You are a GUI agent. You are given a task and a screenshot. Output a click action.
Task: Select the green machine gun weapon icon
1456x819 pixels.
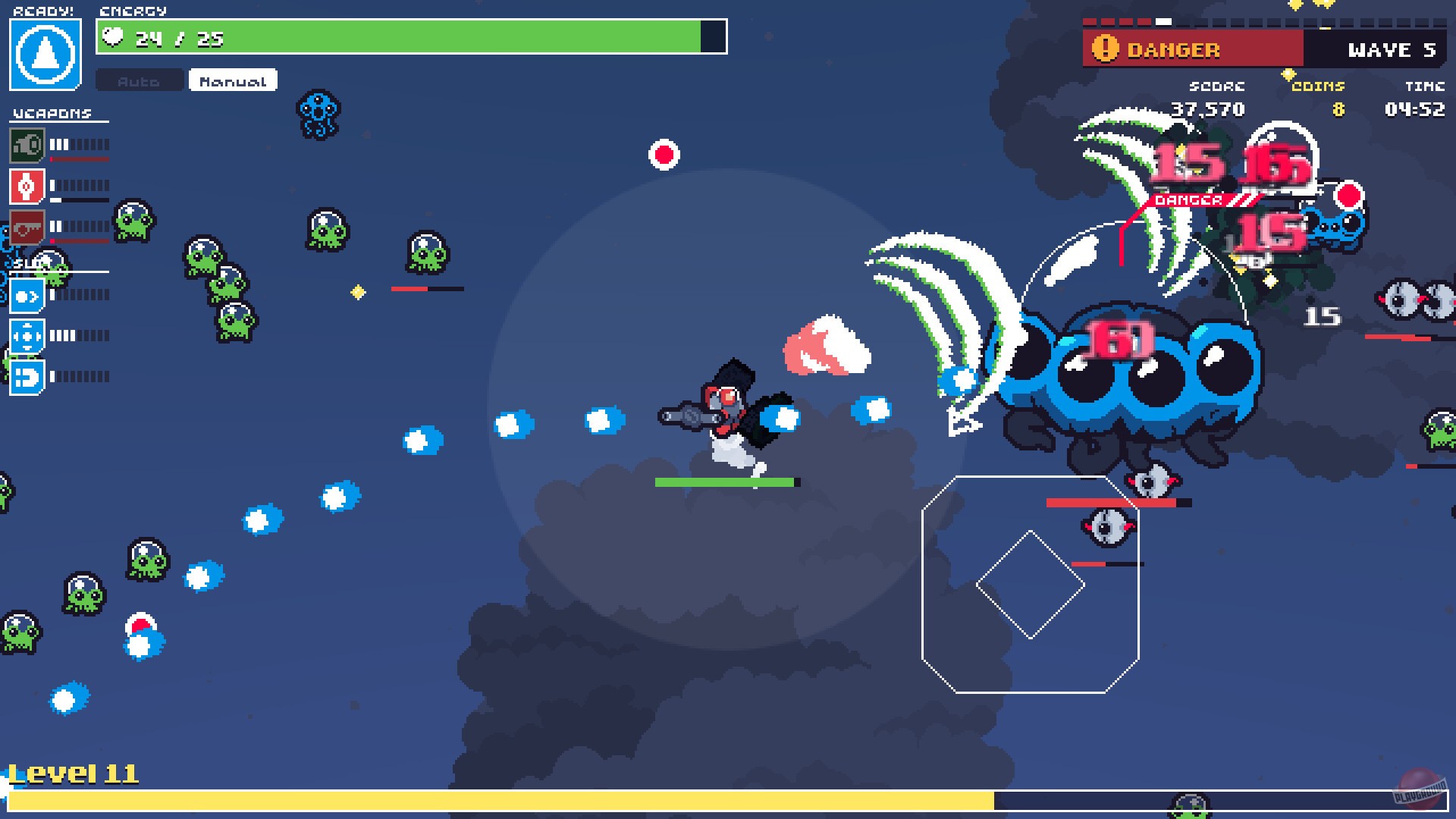pyautogui.click(x=28, y=144)
